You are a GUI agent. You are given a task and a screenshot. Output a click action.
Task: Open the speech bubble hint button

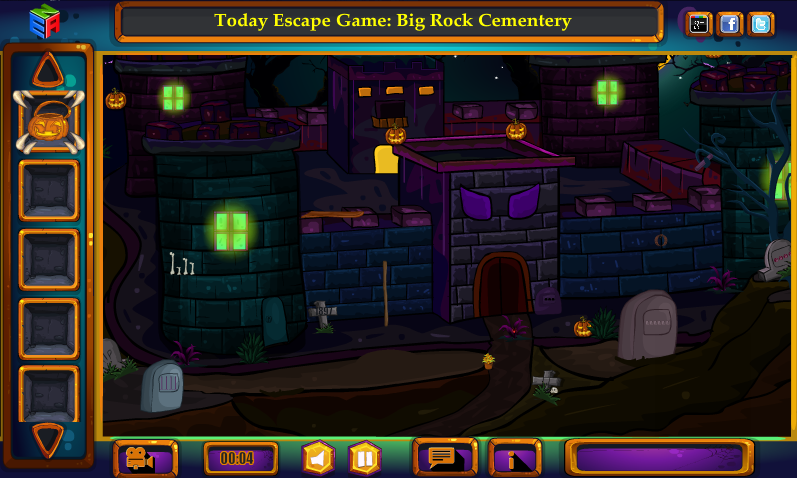point(445,458)
